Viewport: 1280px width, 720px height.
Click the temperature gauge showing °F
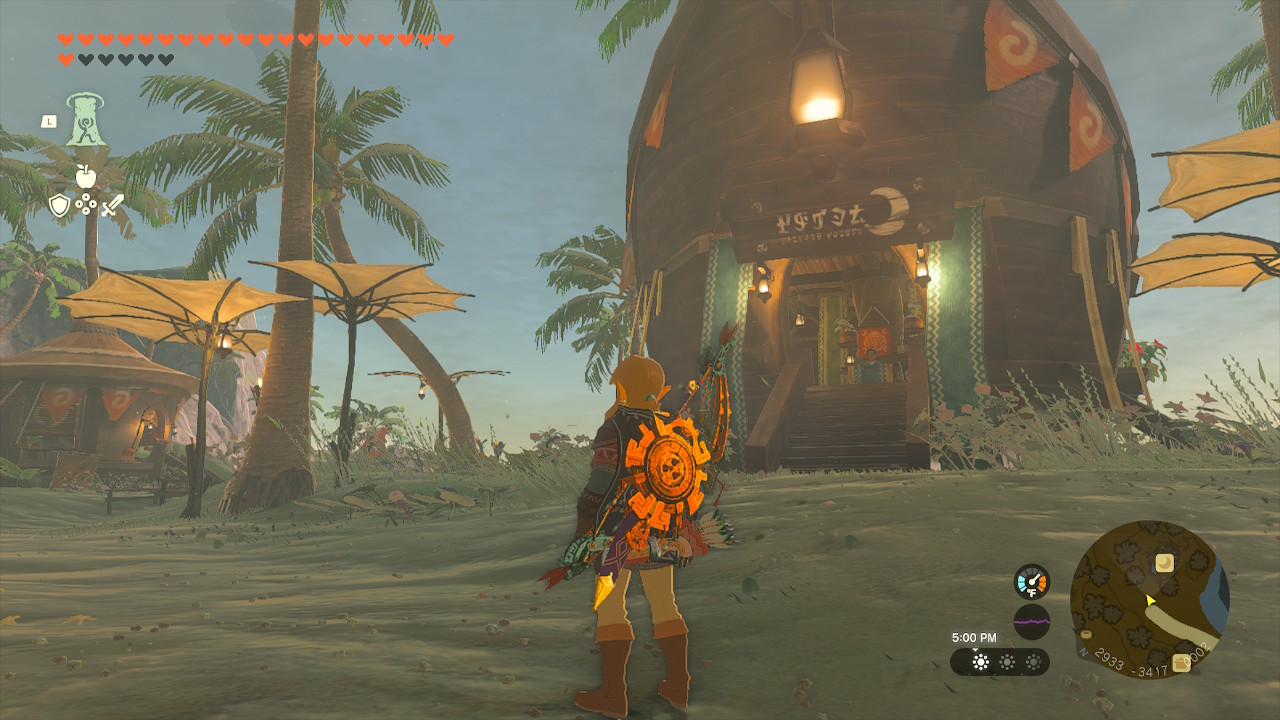point(1032,581)
